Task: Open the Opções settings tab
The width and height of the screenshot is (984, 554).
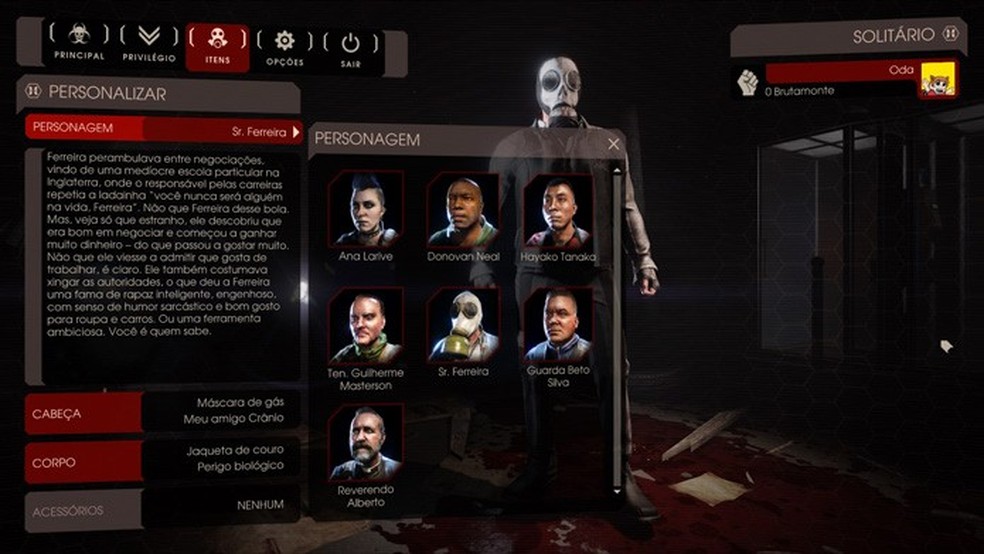Action: click(x=285, y=45)
